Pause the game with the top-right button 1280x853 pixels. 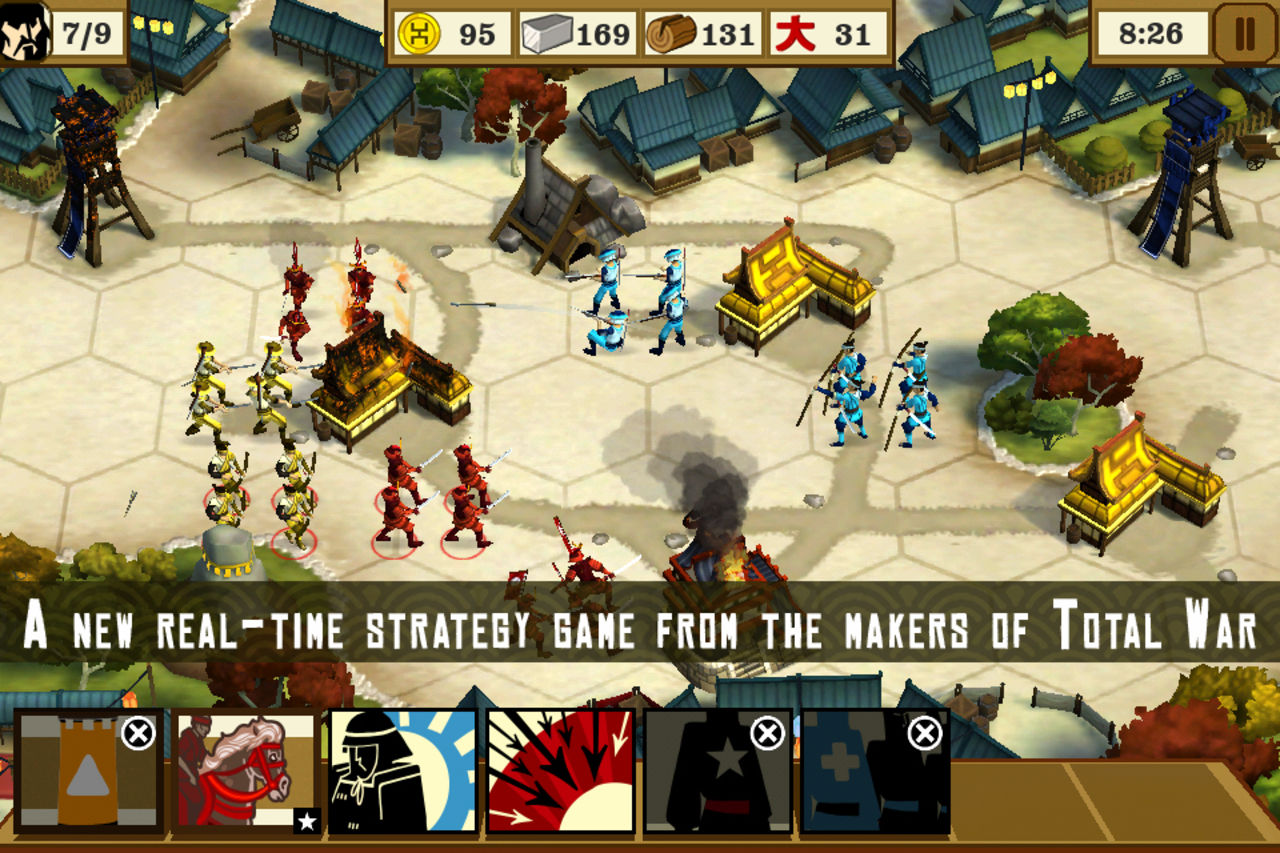1245,34
